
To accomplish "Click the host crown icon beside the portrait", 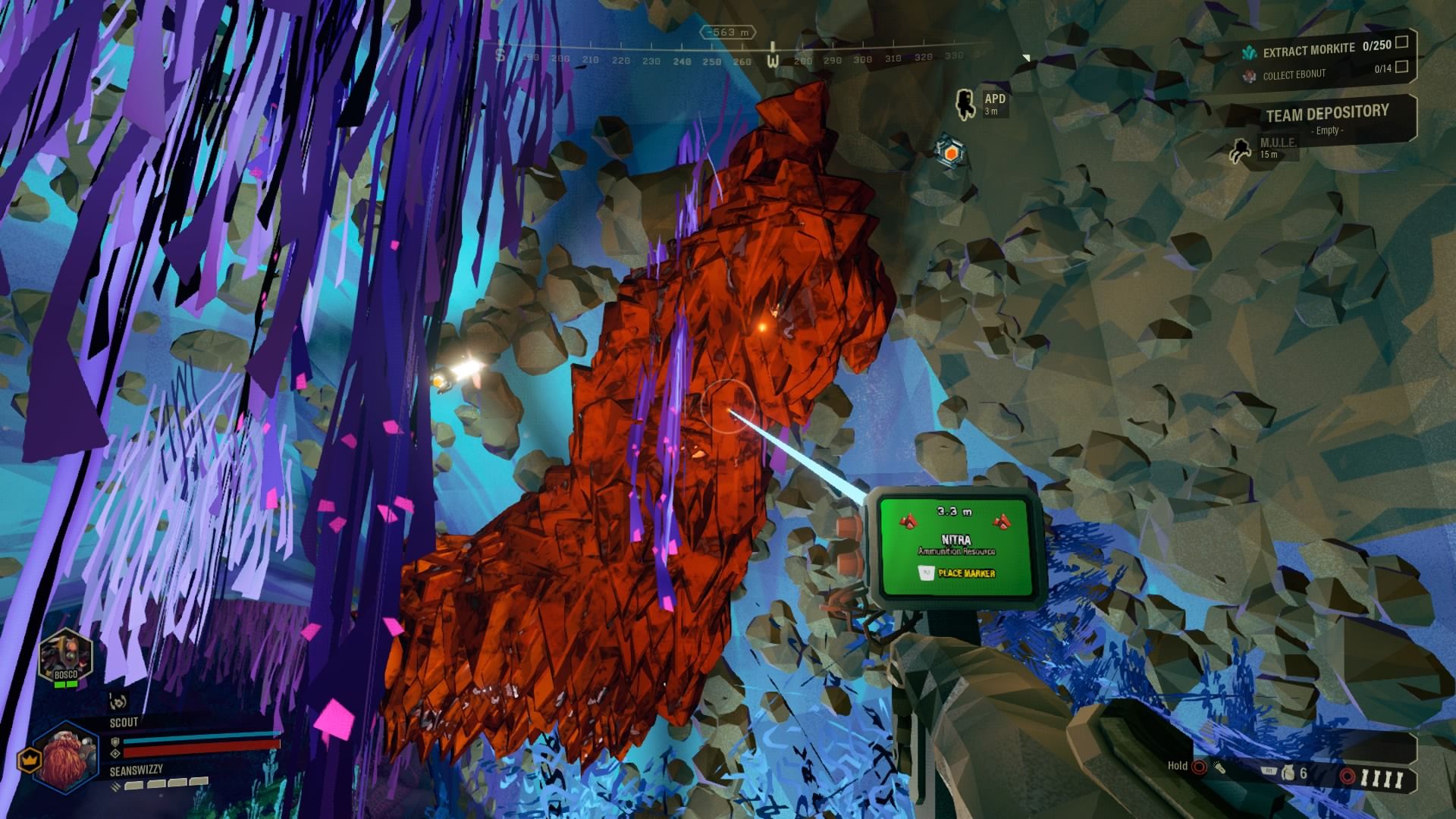I will coord(30,761).
